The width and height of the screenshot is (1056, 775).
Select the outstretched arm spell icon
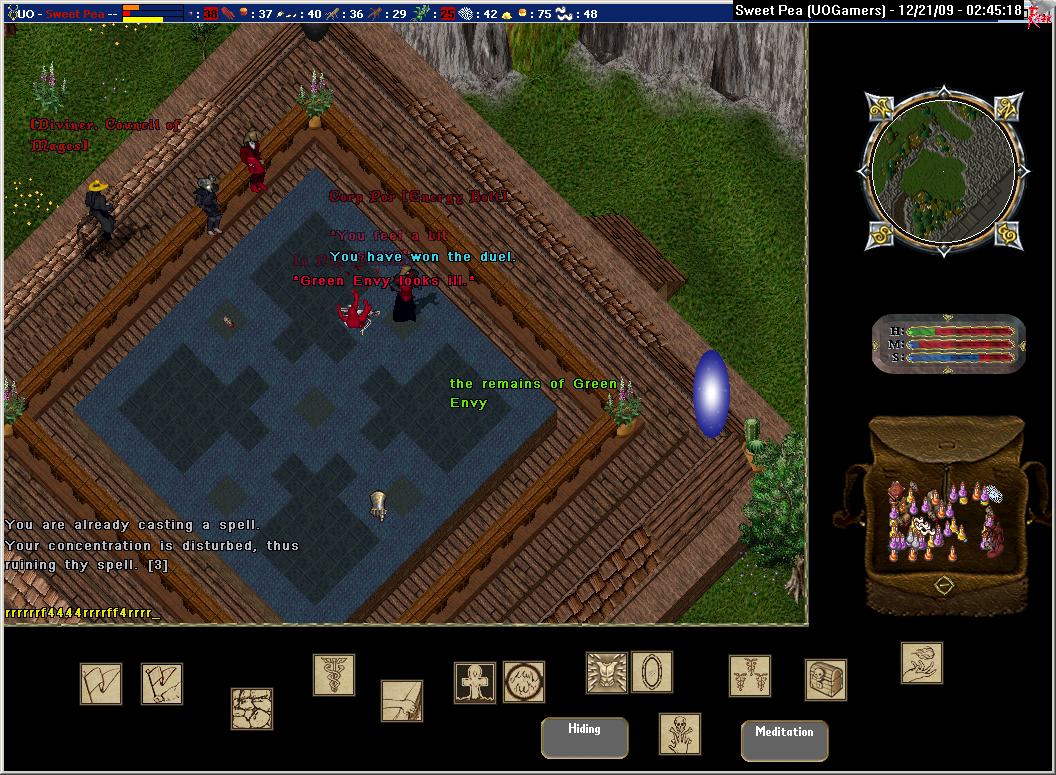tap(402, 700)
